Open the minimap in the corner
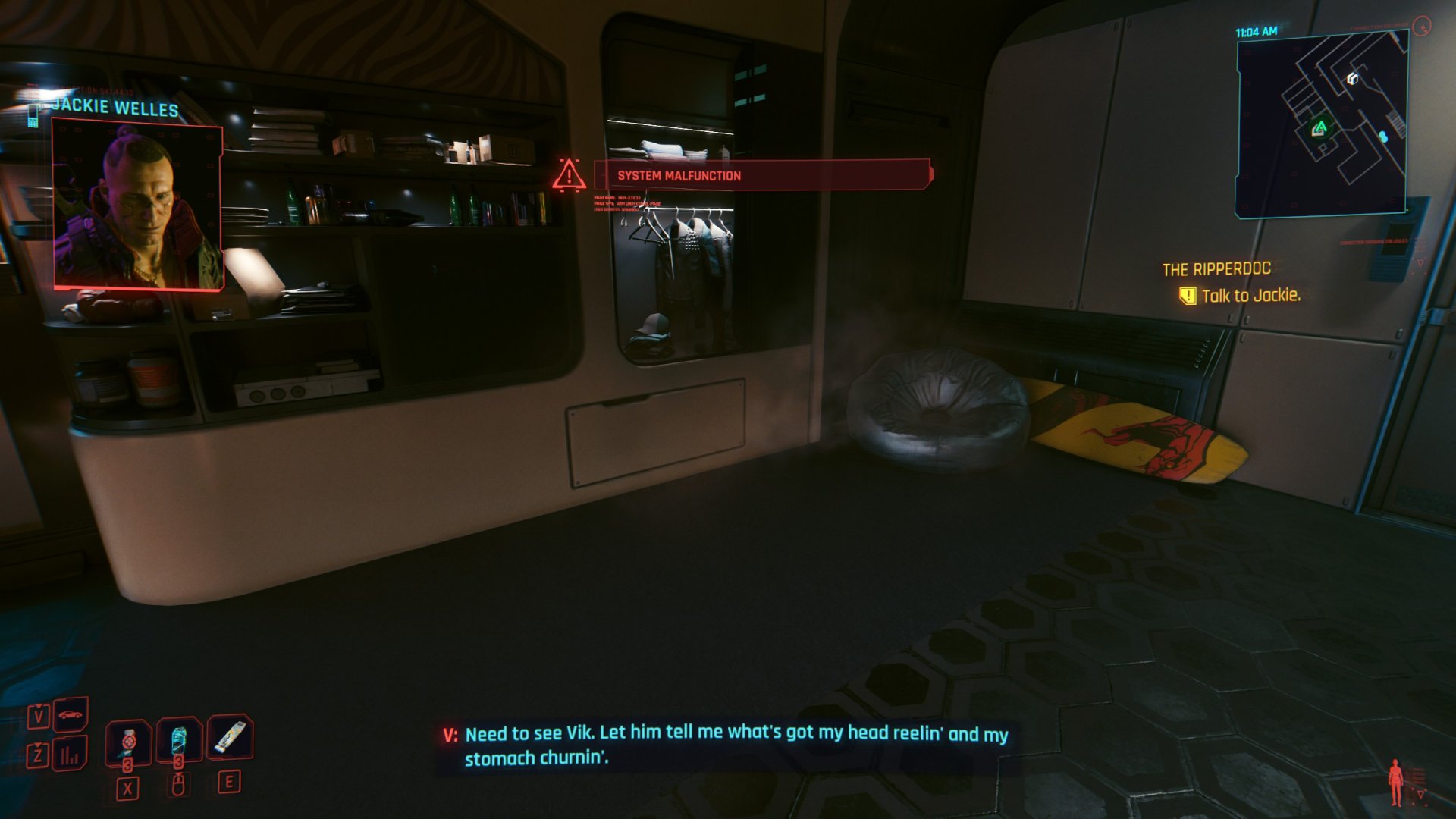Image resolution: width=1456 pixels, height=819 pixels. [1322, 127]
